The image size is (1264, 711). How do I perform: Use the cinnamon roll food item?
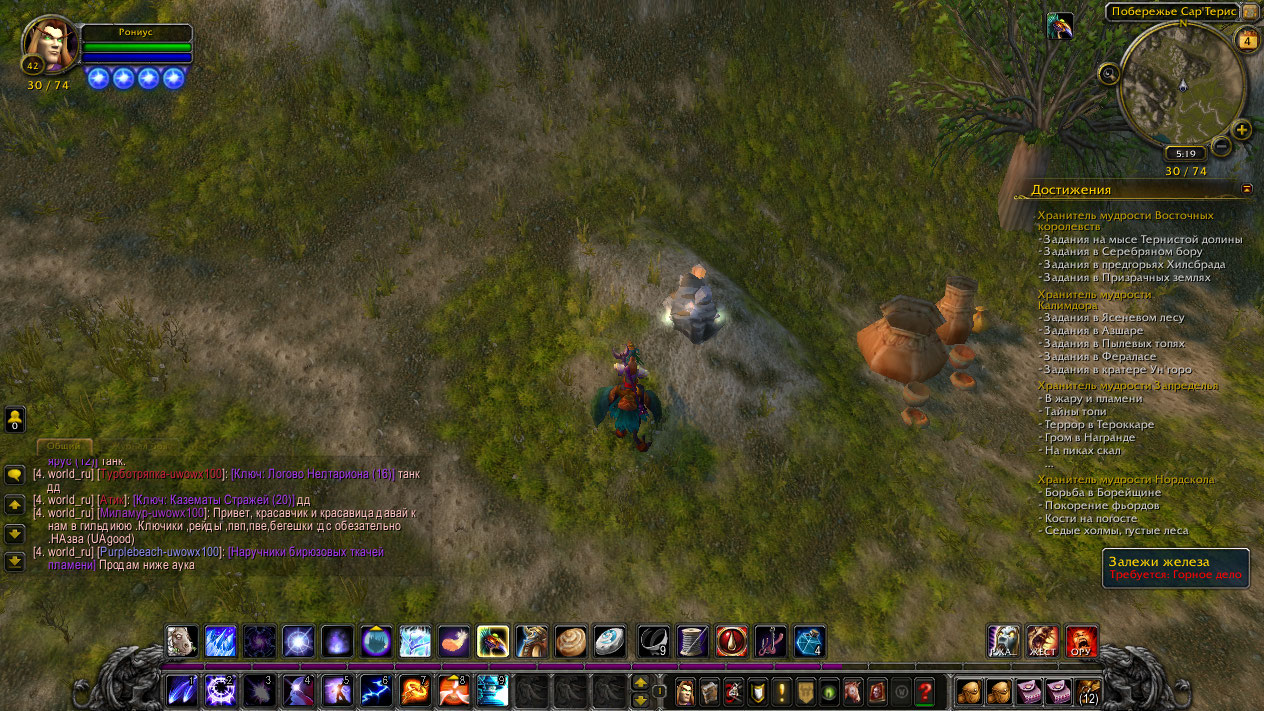coord(572,641)
